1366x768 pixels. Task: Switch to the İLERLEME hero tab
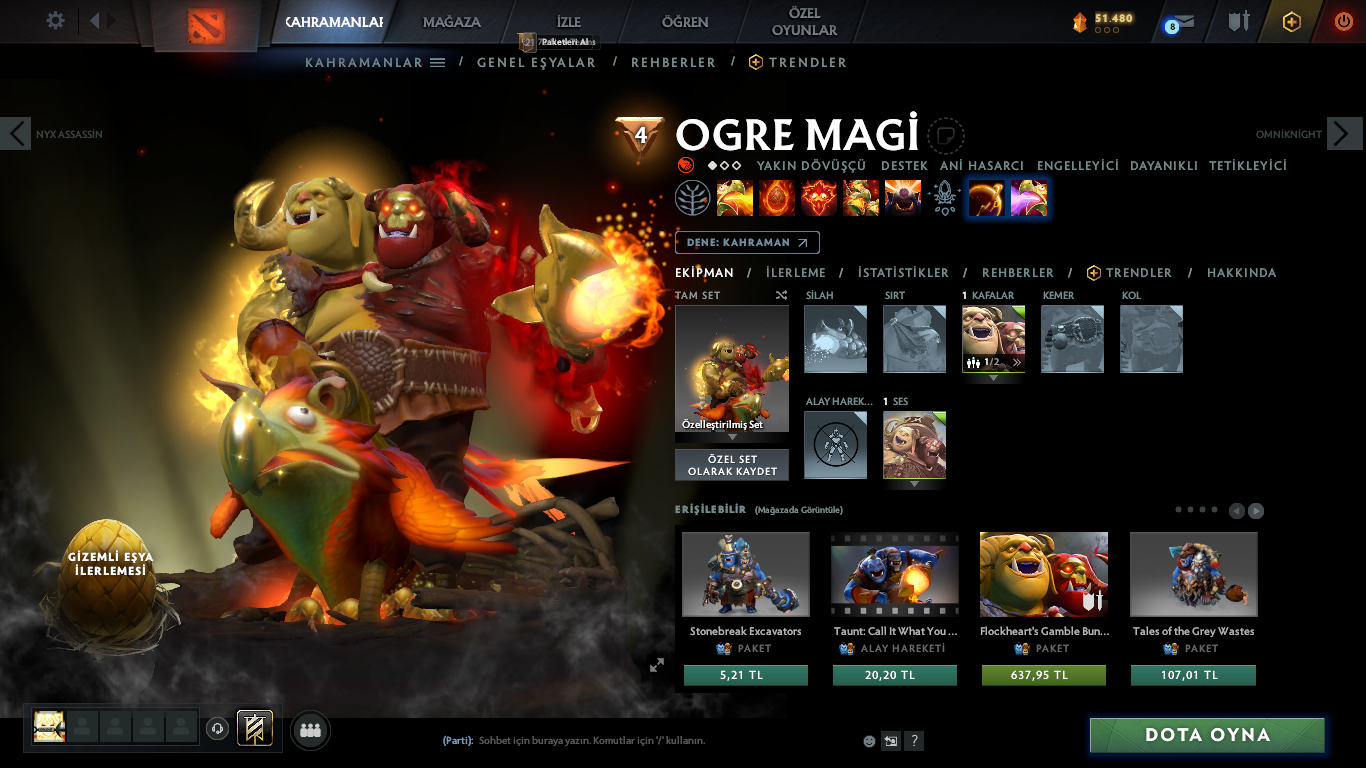(796, 272)
